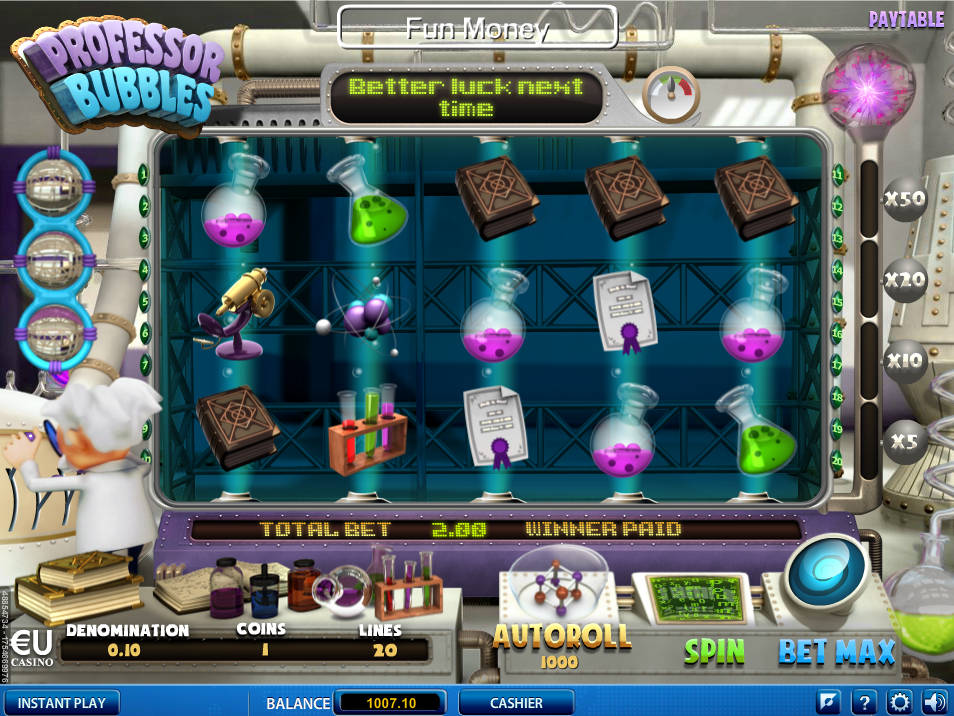Viewport: 954px width, 716px height.
Task: Select the Fun Money mode box
Action: (477, 28)
